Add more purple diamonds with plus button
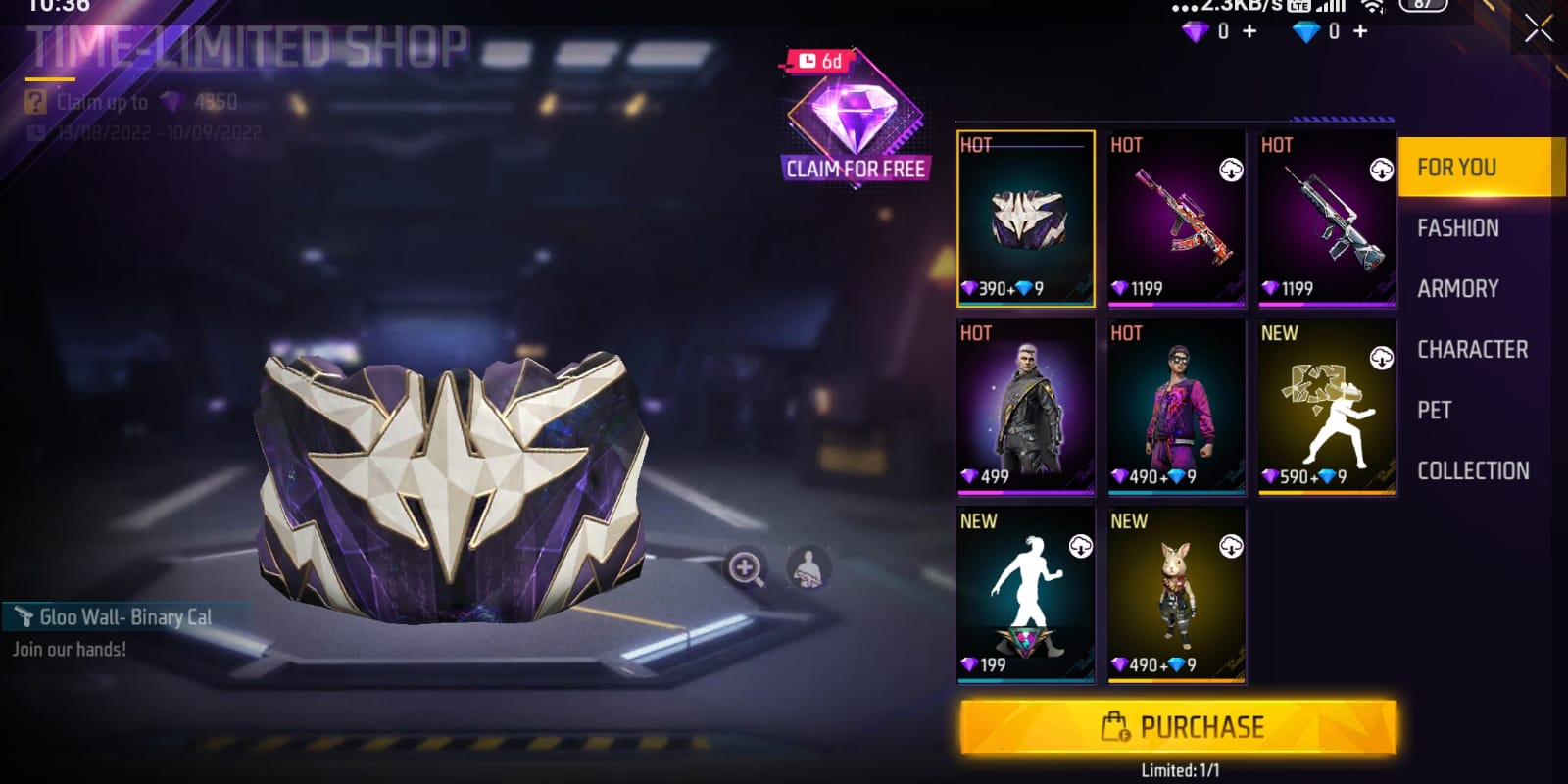 pyautogui.click(x=1249, y=32)
